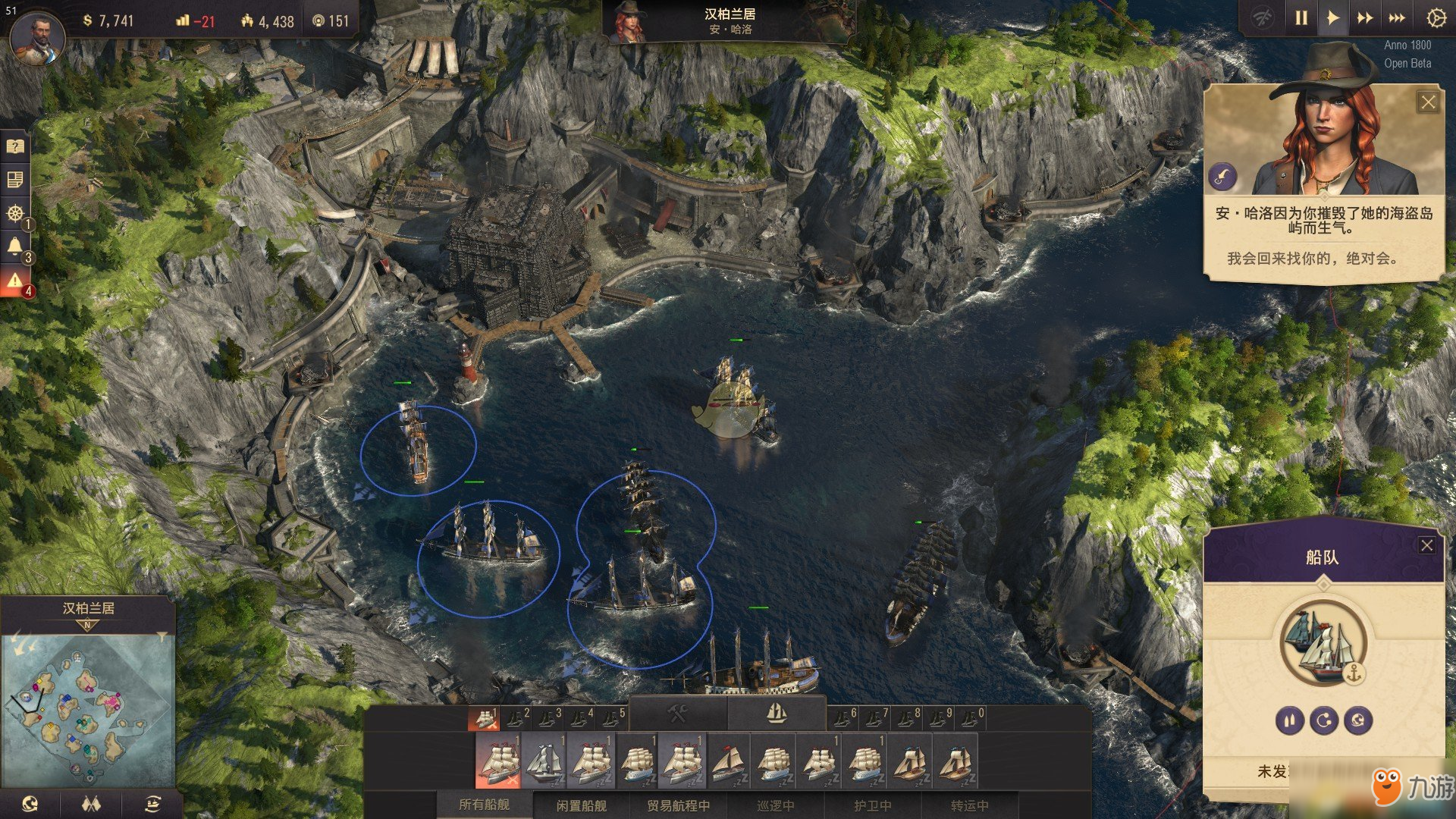This screenshot has height=819, width=1456.
Task: Switch to the 闲置船舰 tab
Action: coord(582,805)
